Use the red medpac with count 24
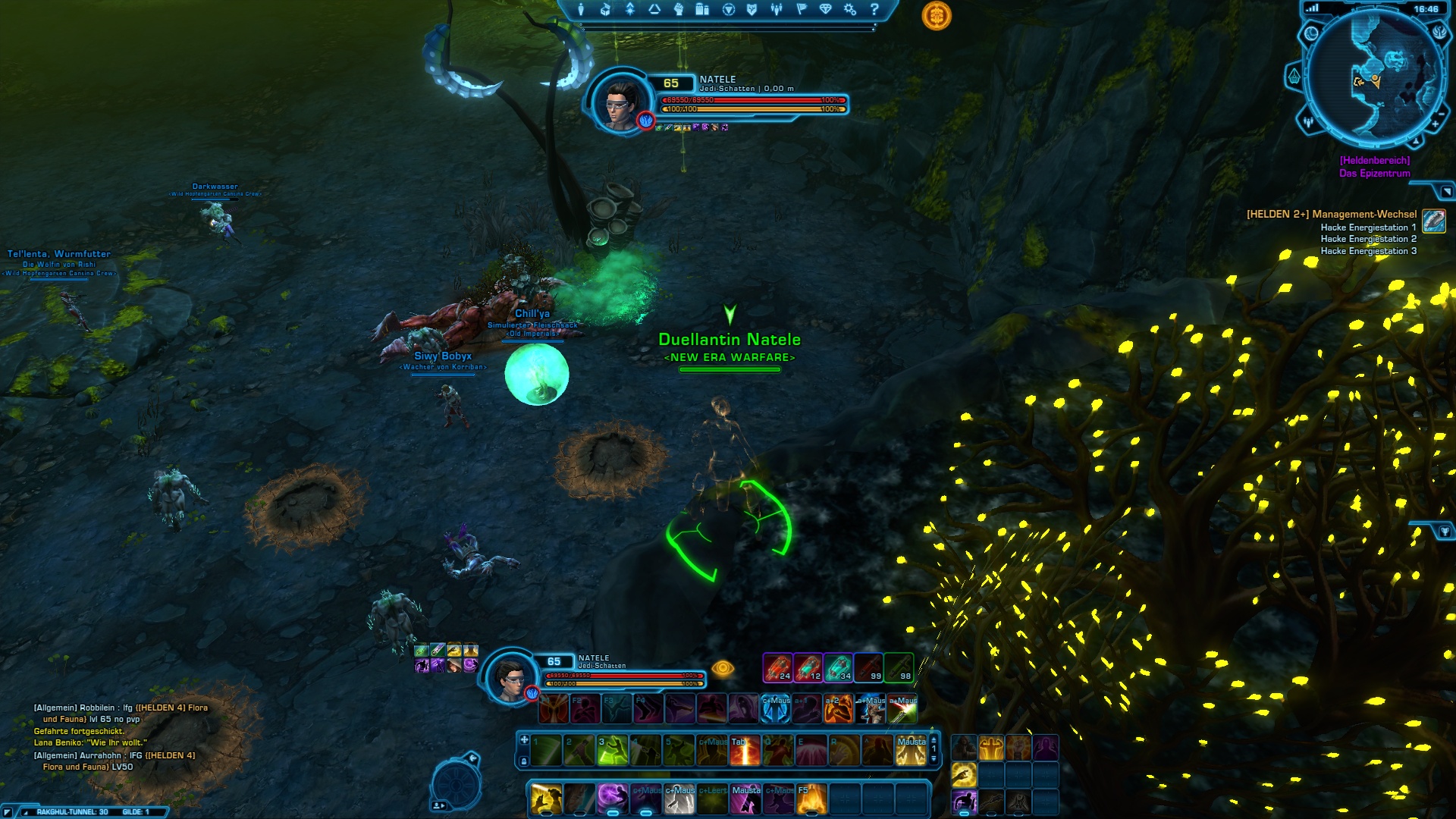The image size is (1456, 819). click(x=777, y=667)
